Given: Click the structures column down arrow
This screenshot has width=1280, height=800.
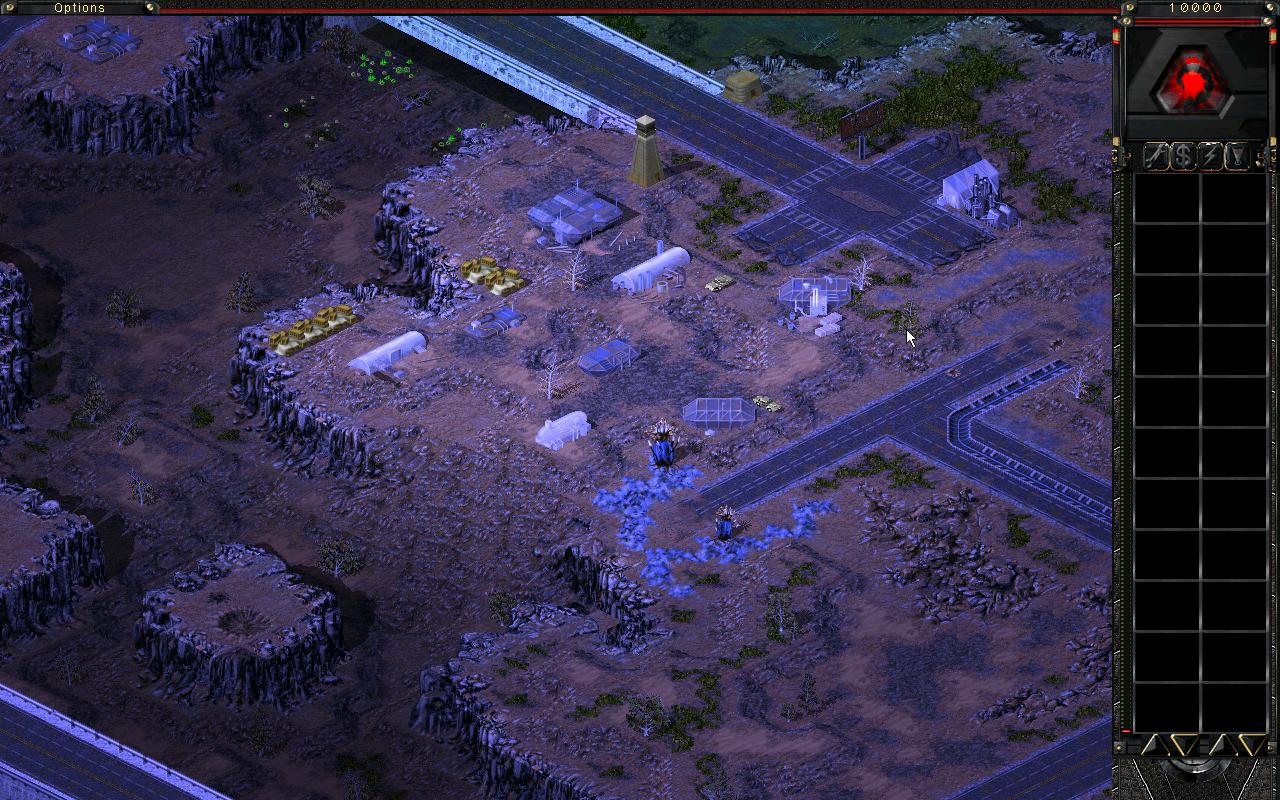Looking at the screenshot, I should [1184, 744].
